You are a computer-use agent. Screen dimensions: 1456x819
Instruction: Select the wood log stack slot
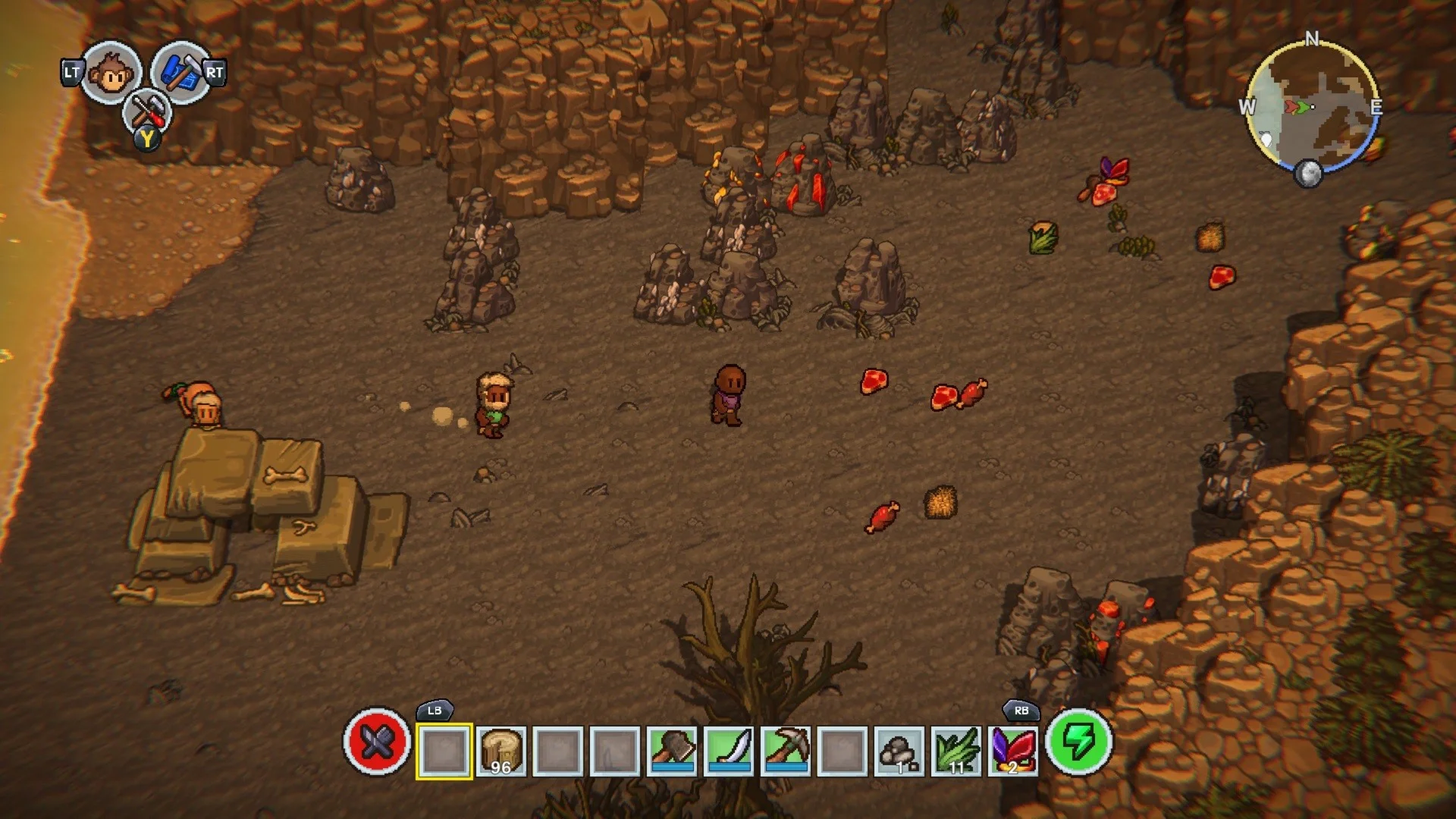click(x=501, y=752)
